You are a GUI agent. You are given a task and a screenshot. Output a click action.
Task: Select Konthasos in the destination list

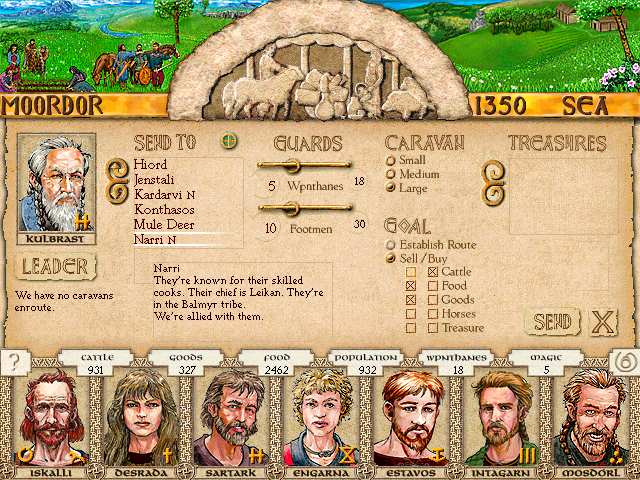click(164, 209)
